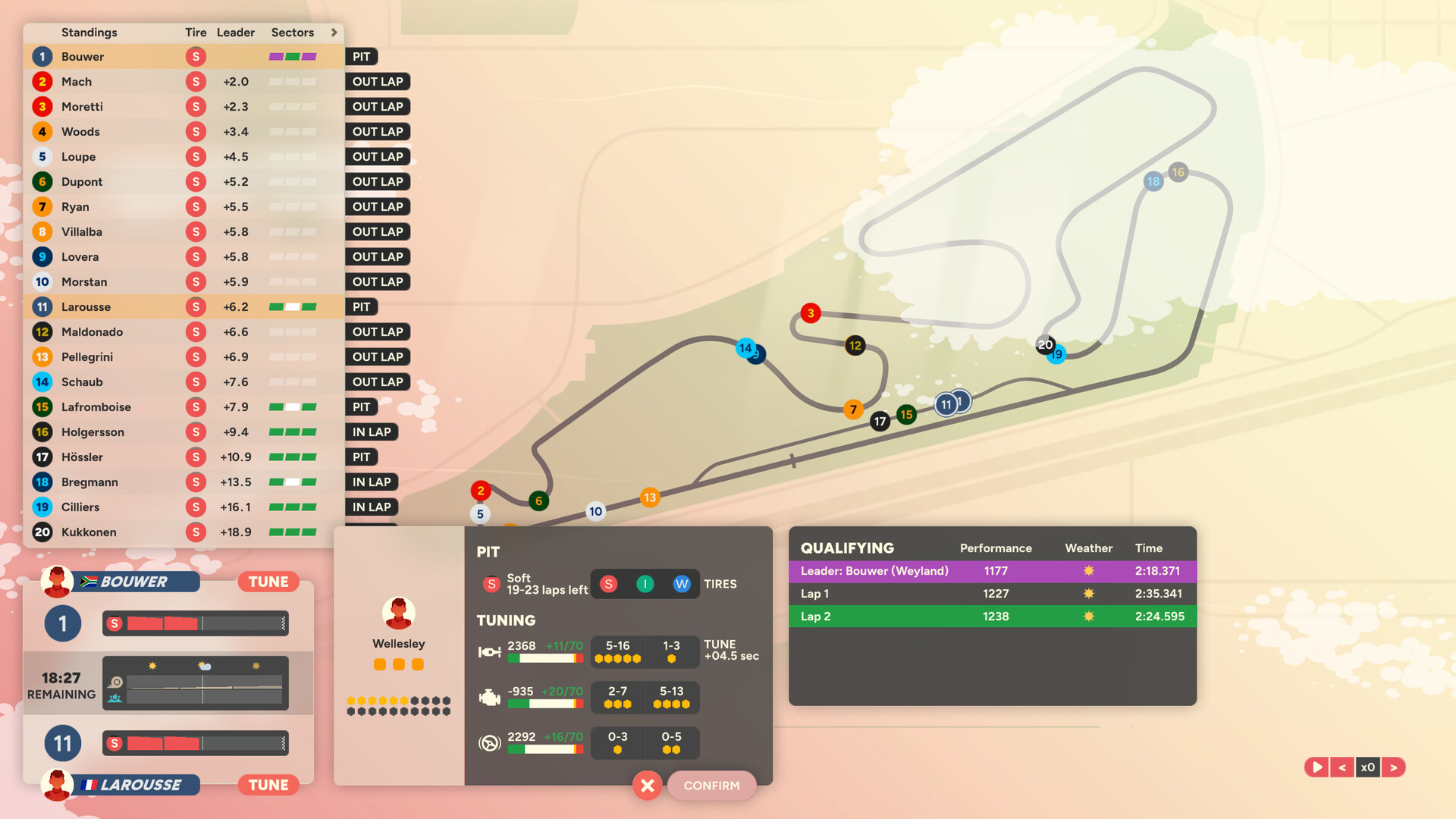Click CONFIRM to finalize the pit stop

click(711, 786)
